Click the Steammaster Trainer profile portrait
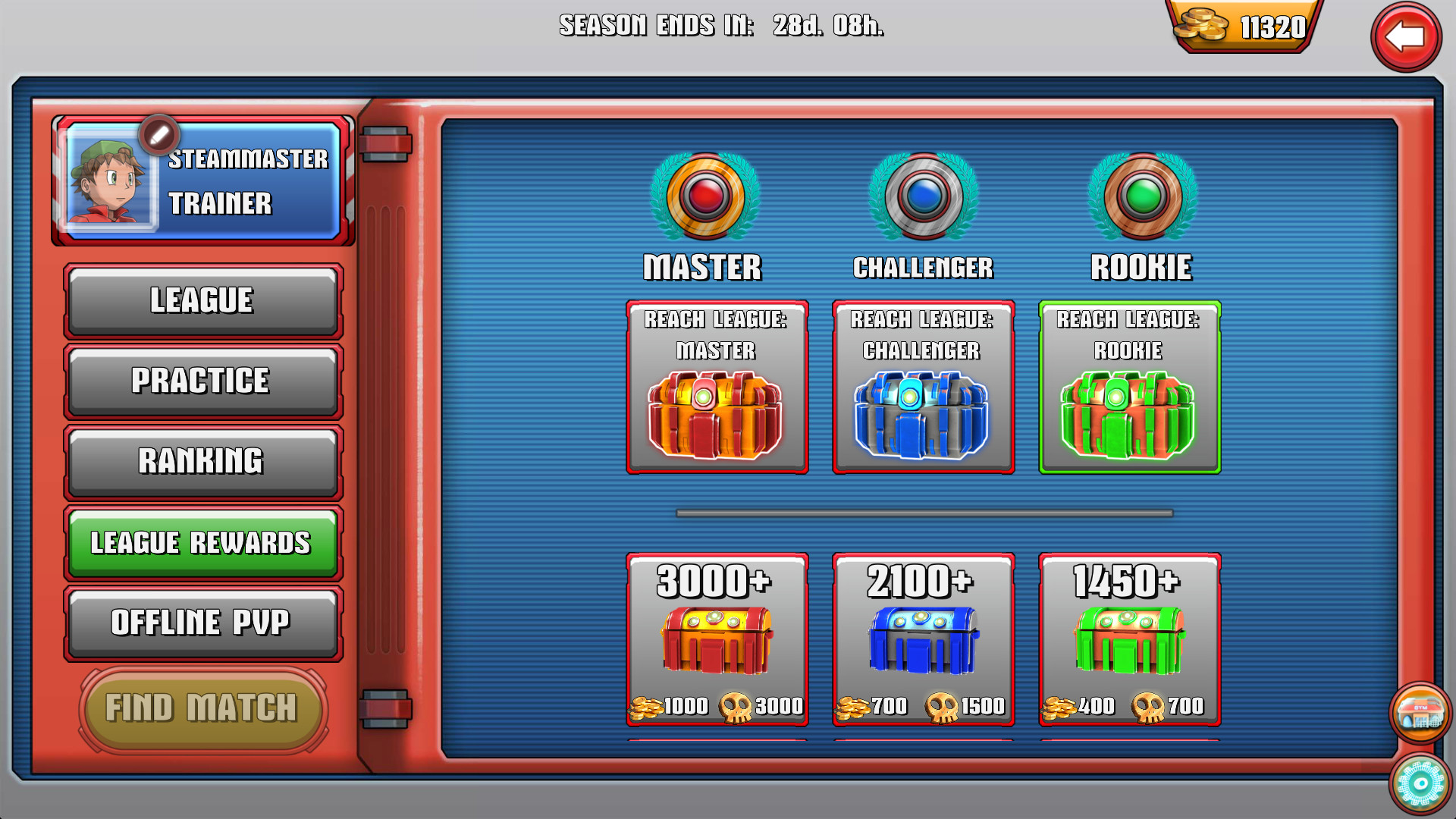 click(110, 182)
